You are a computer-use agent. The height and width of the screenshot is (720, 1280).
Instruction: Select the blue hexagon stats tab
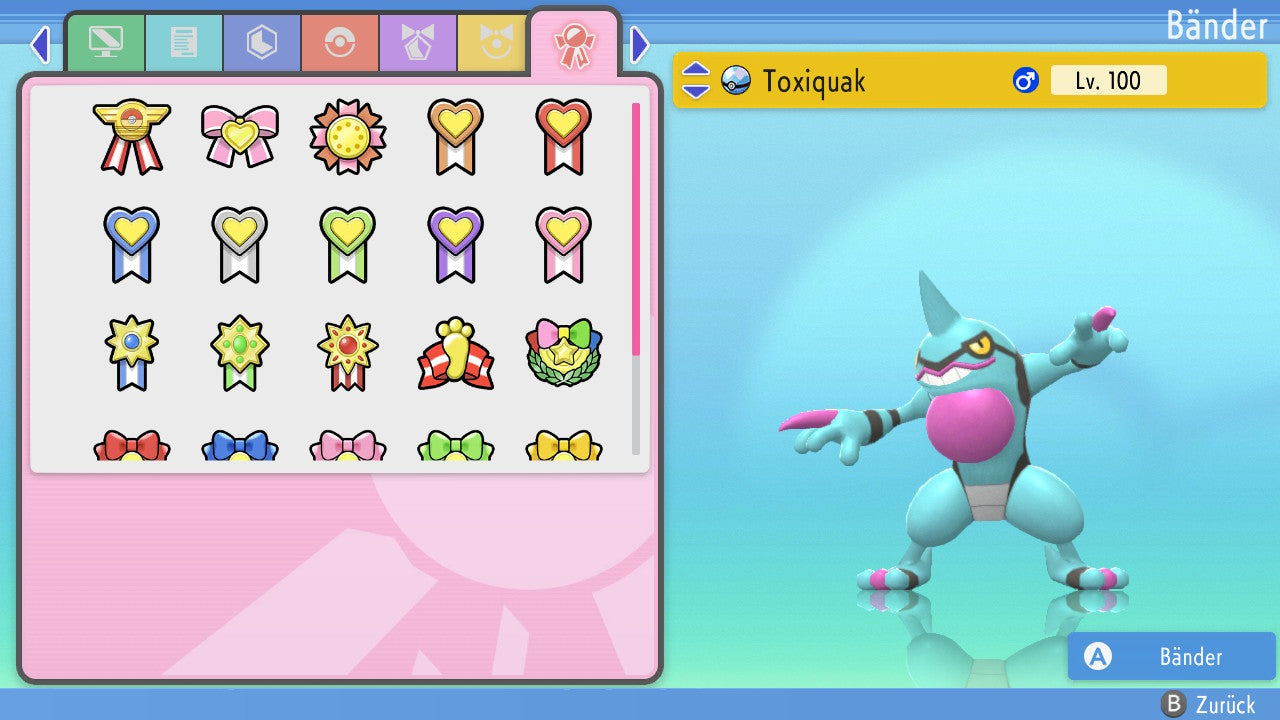coord(261,43)
